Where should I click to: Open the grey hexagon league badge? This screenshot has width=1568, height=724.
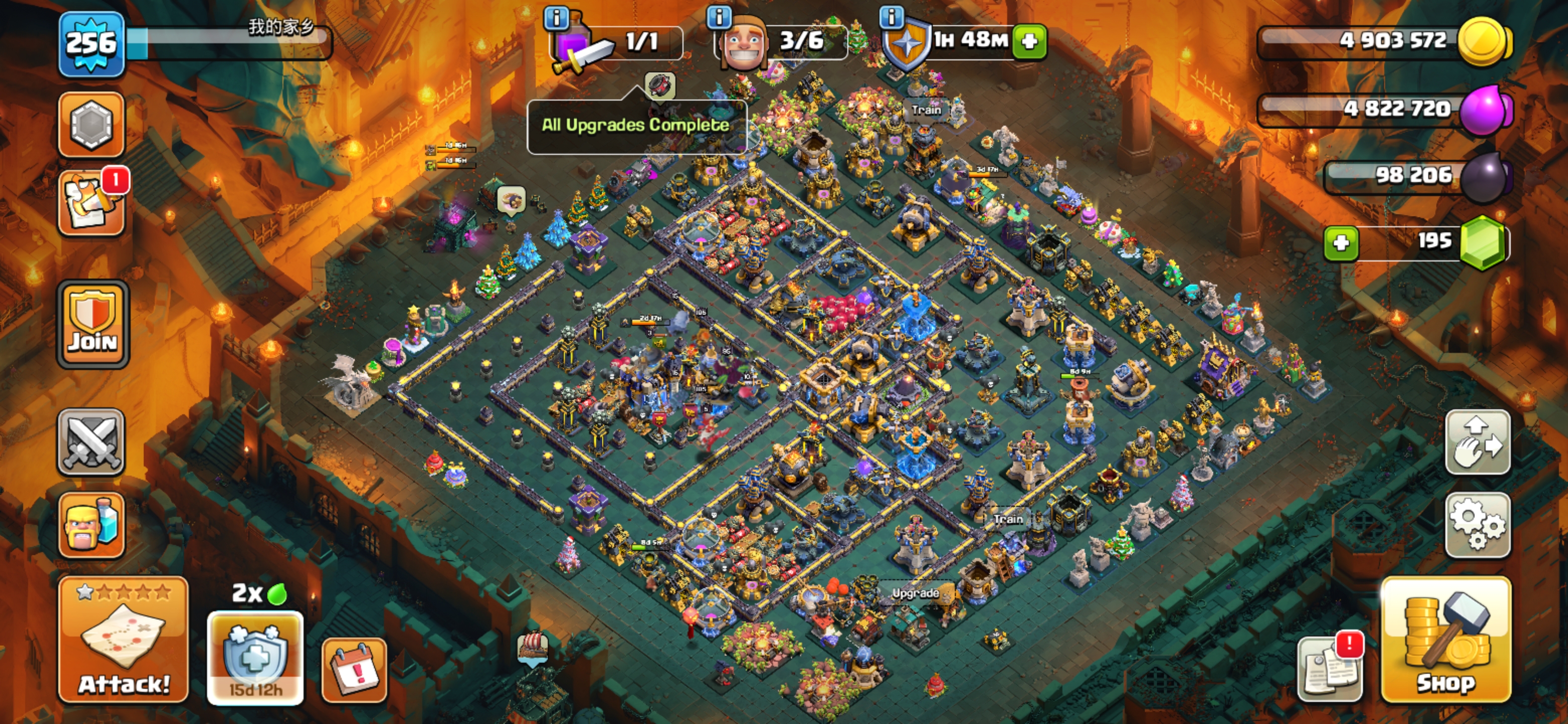(91, 124)
